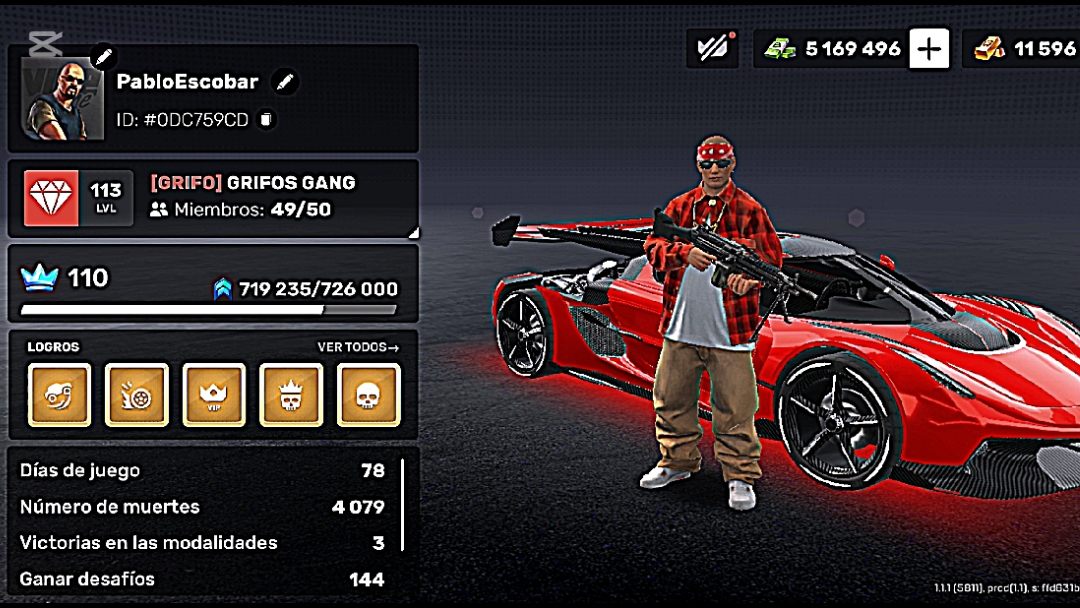Add more cash with the plus button

click(929, 48)
